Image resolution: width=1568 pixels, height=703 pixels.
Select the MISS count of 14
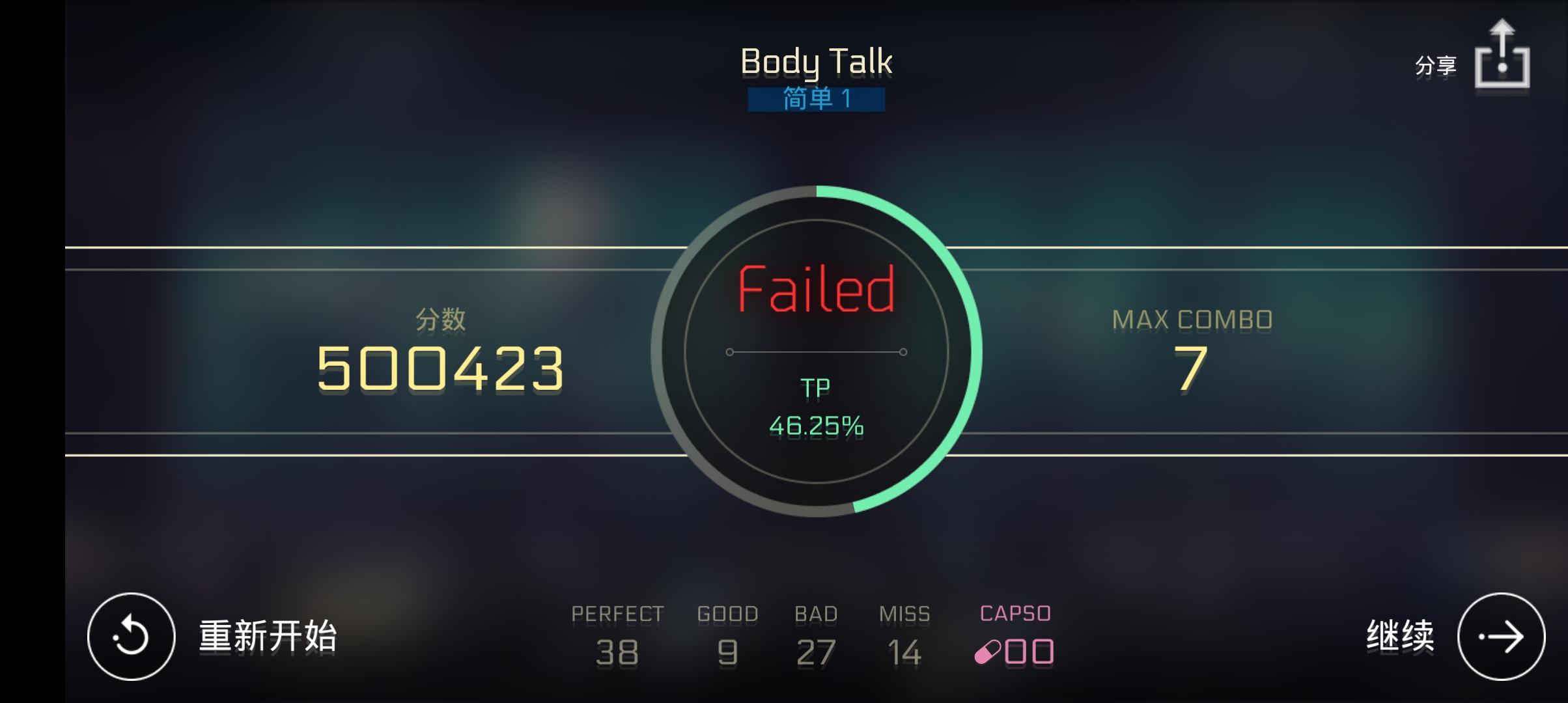(904, 651)
